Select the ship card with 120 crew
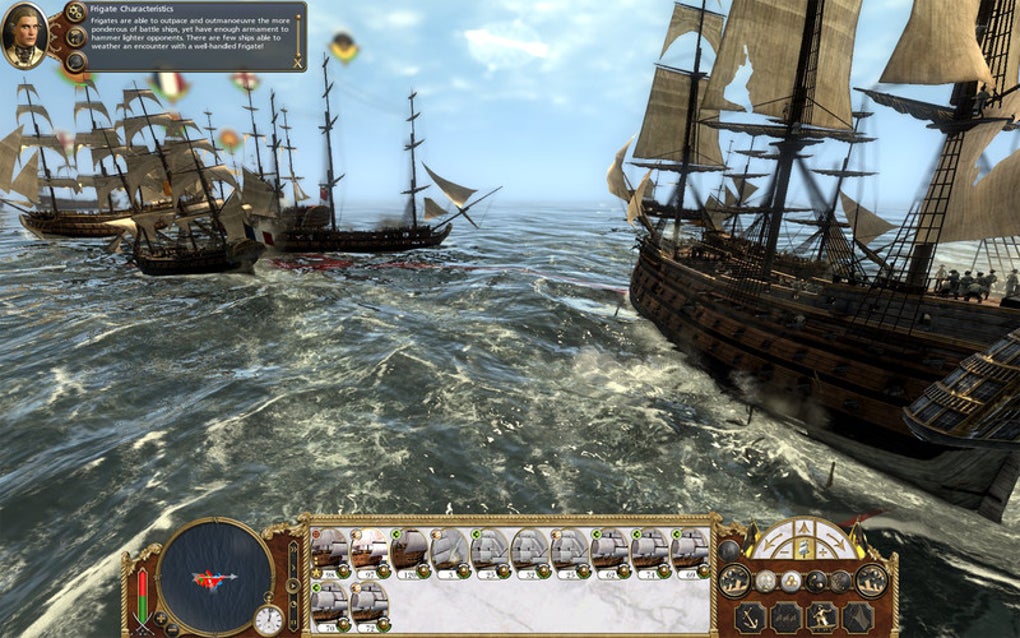This screenshot has height=638, width=1020. (410, 553)
